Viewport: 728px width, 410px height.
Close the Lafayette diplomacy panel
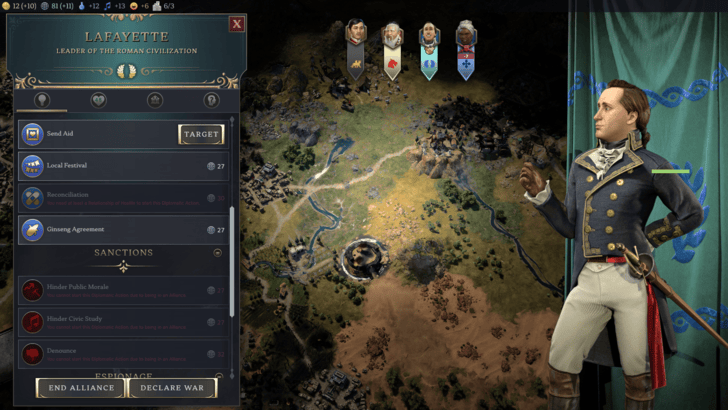pyautogui.click(x=237, y=24)
